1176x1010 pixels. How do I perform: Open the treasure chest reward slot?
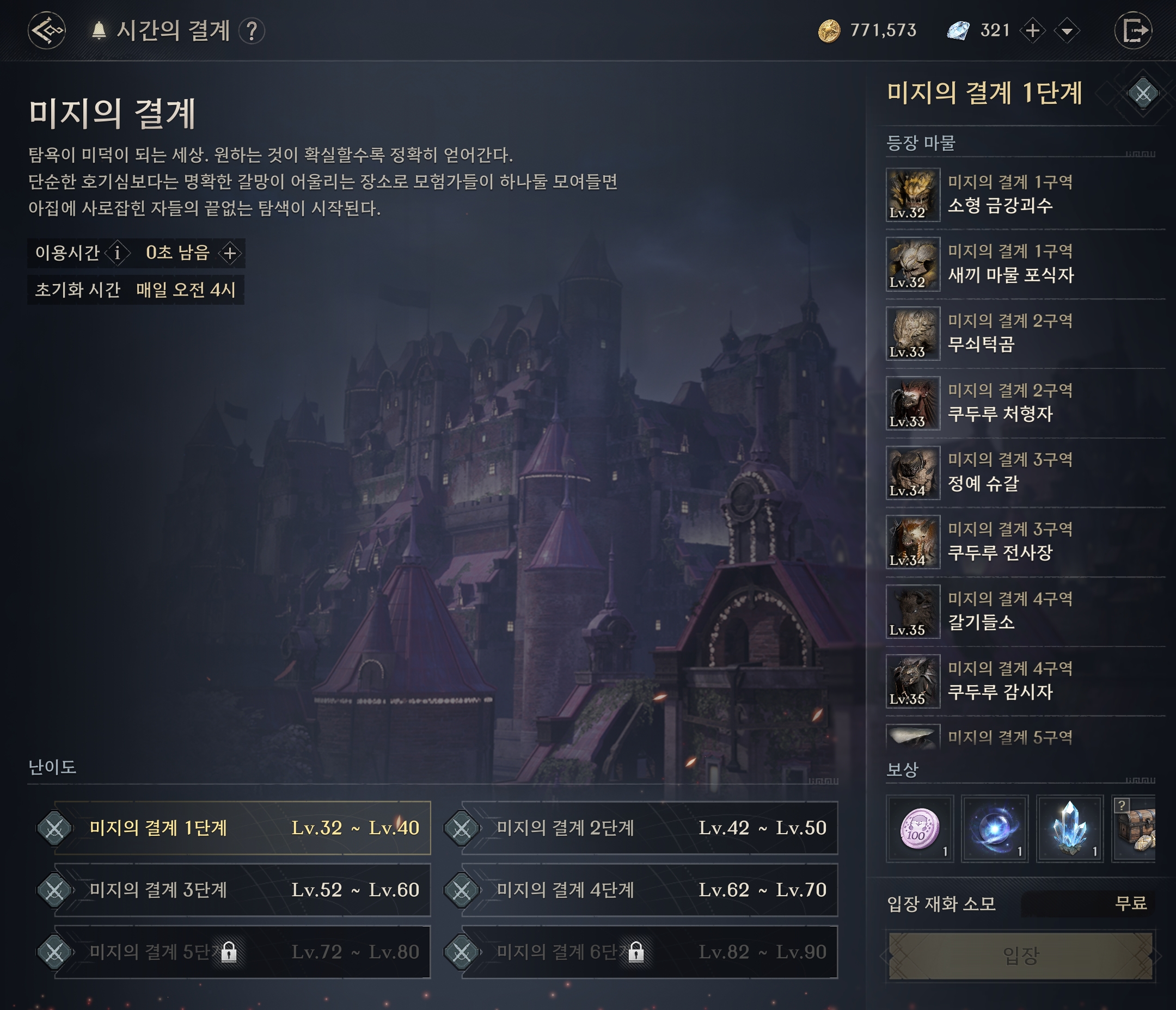[x=1135, y=828]
